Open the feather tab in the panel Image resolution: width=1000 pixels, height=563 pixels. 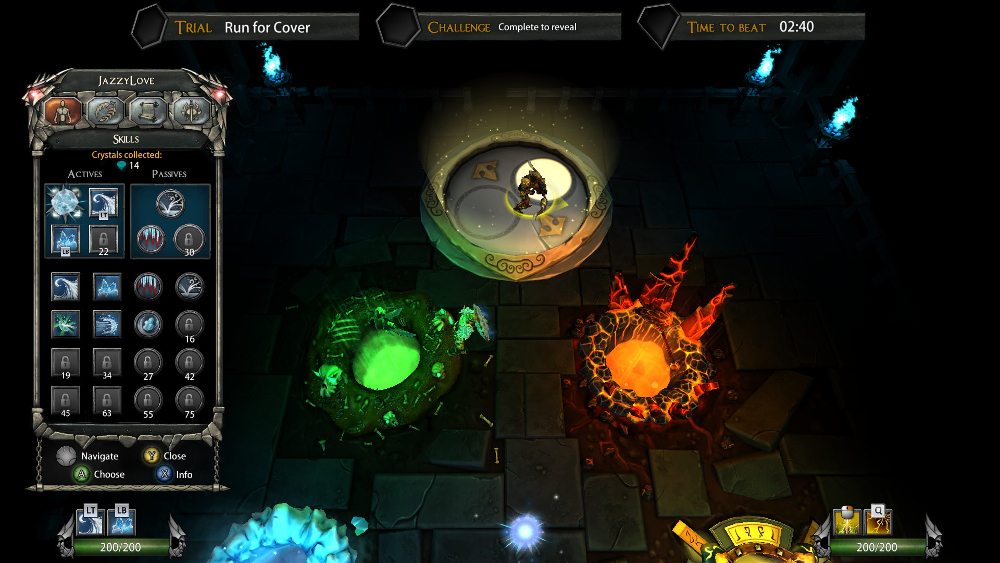tap(105, 113)
